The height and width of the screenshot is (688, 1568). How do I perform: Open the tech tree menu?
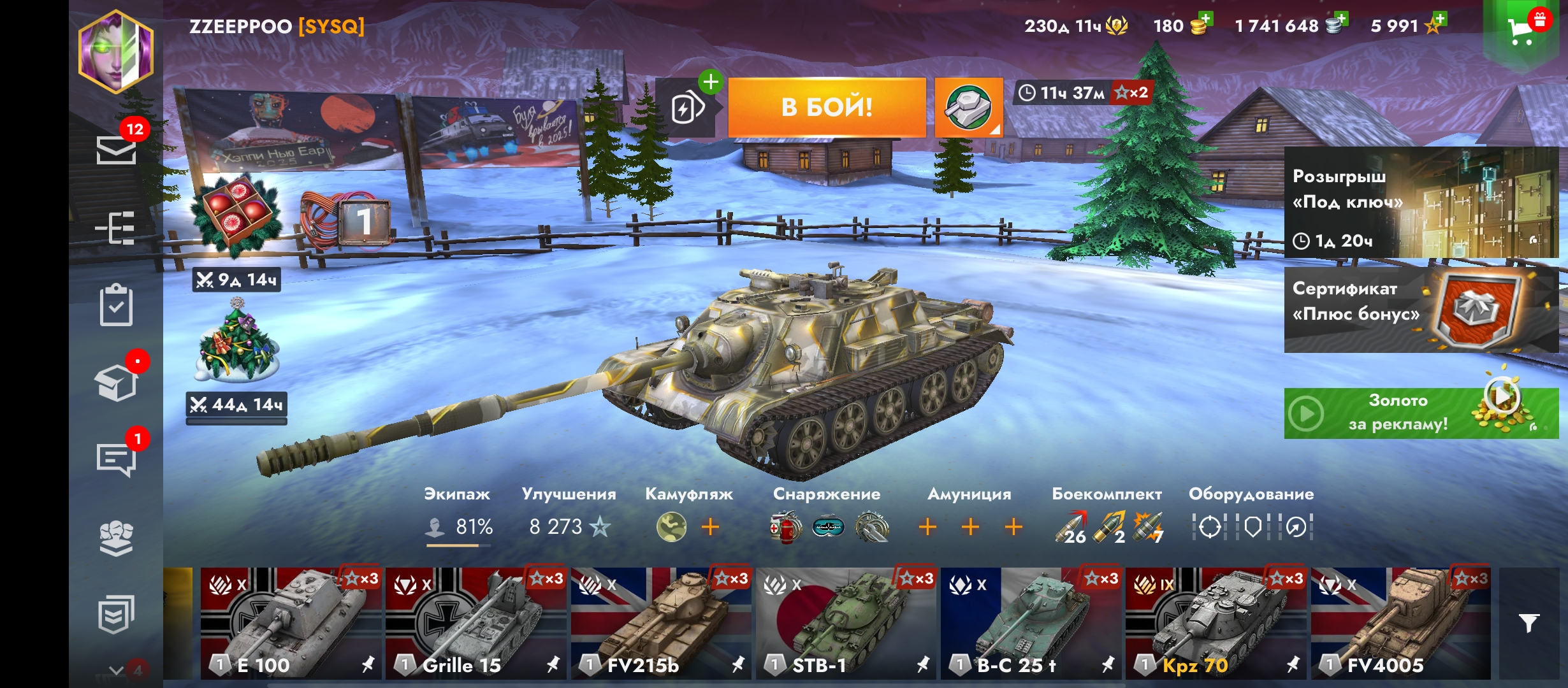tap(116, 228)
